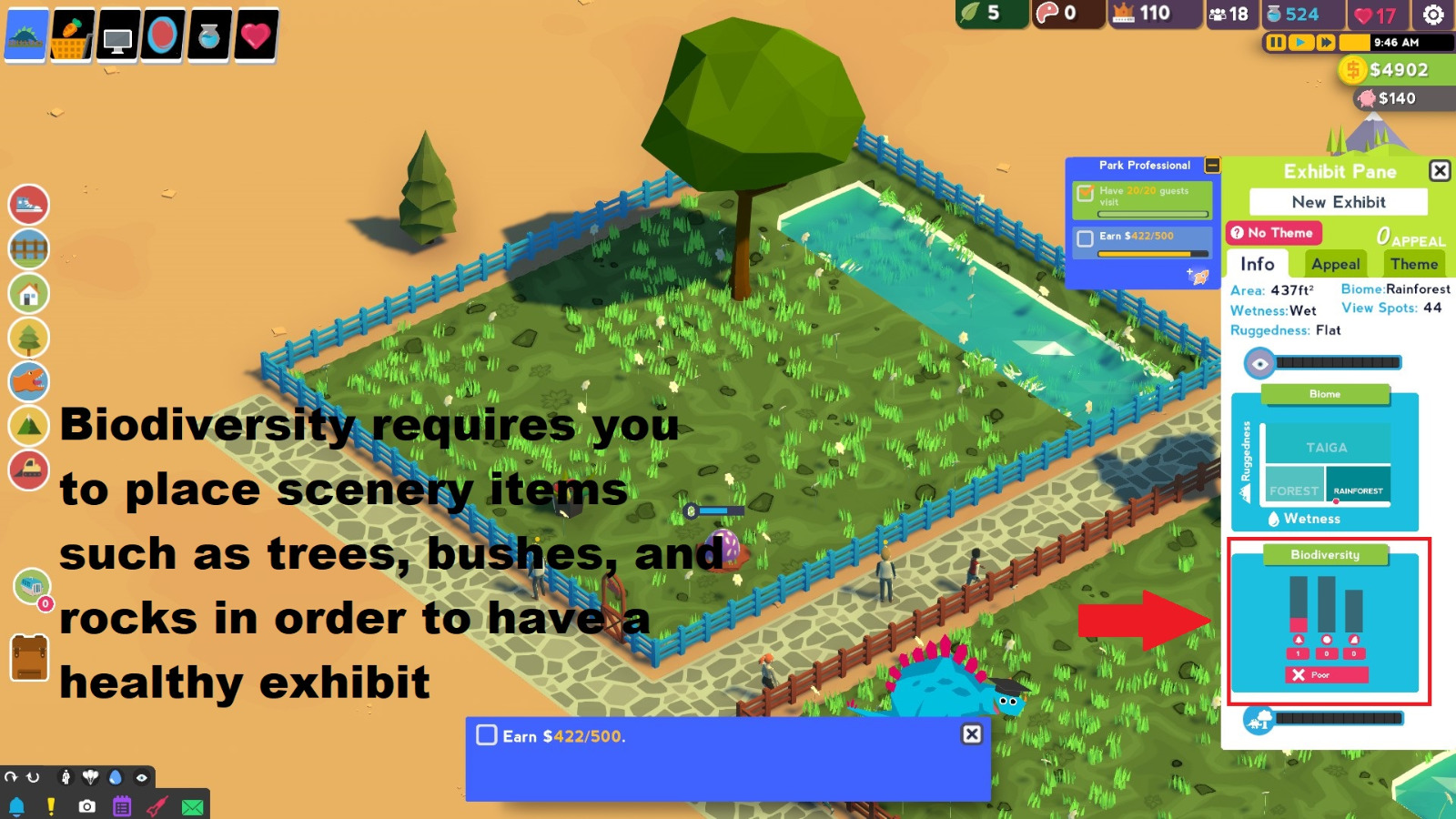This screenshot has height=819, width=1456.
Task: Adjust the exhibit visibility slider
Action: [1338, 361]
